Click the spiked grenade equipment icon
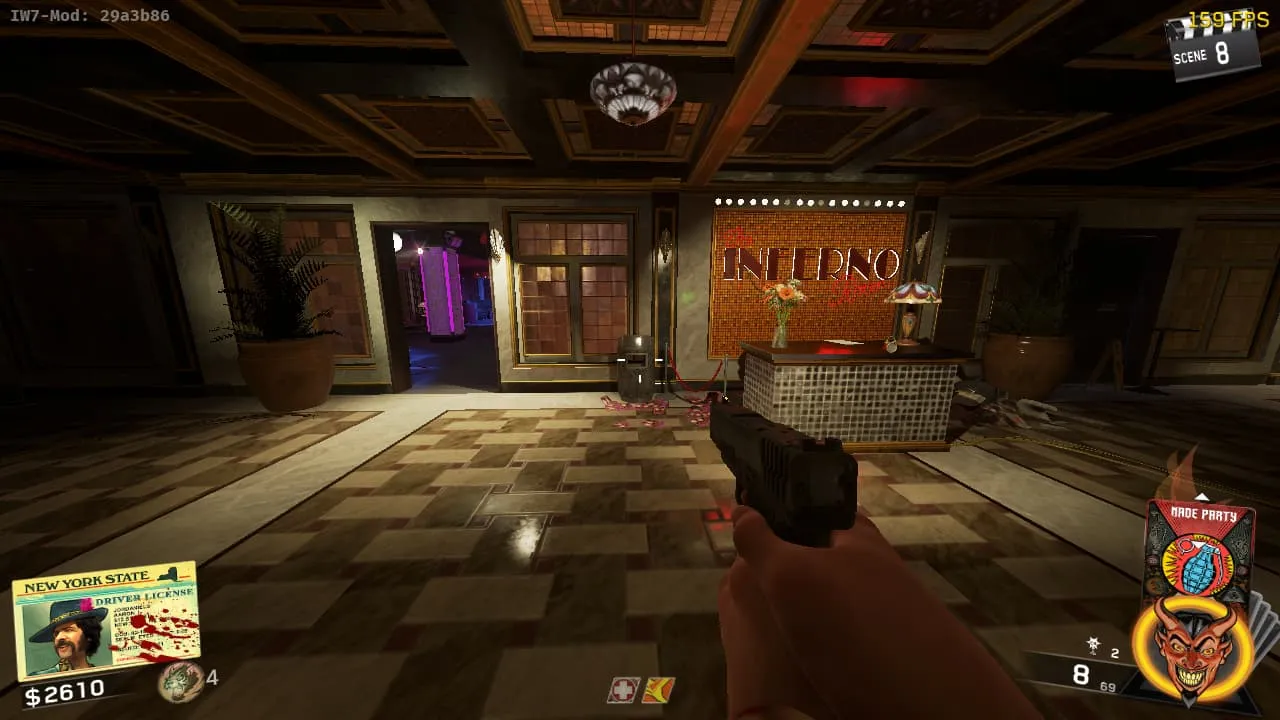This screenshot has width=1280, height=720. point(1095,646)
